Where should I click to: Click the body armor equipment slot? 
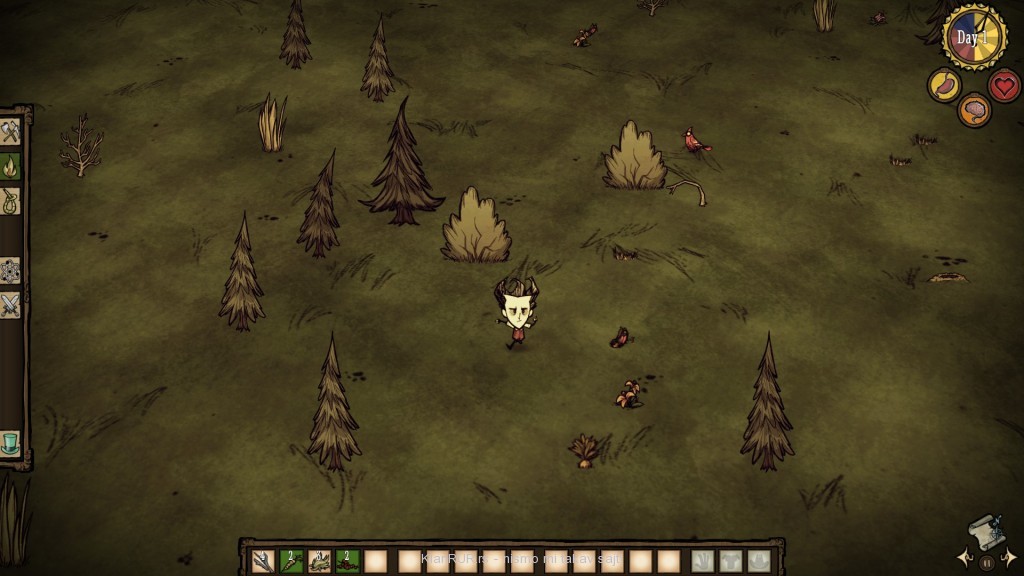coord(732,561)
